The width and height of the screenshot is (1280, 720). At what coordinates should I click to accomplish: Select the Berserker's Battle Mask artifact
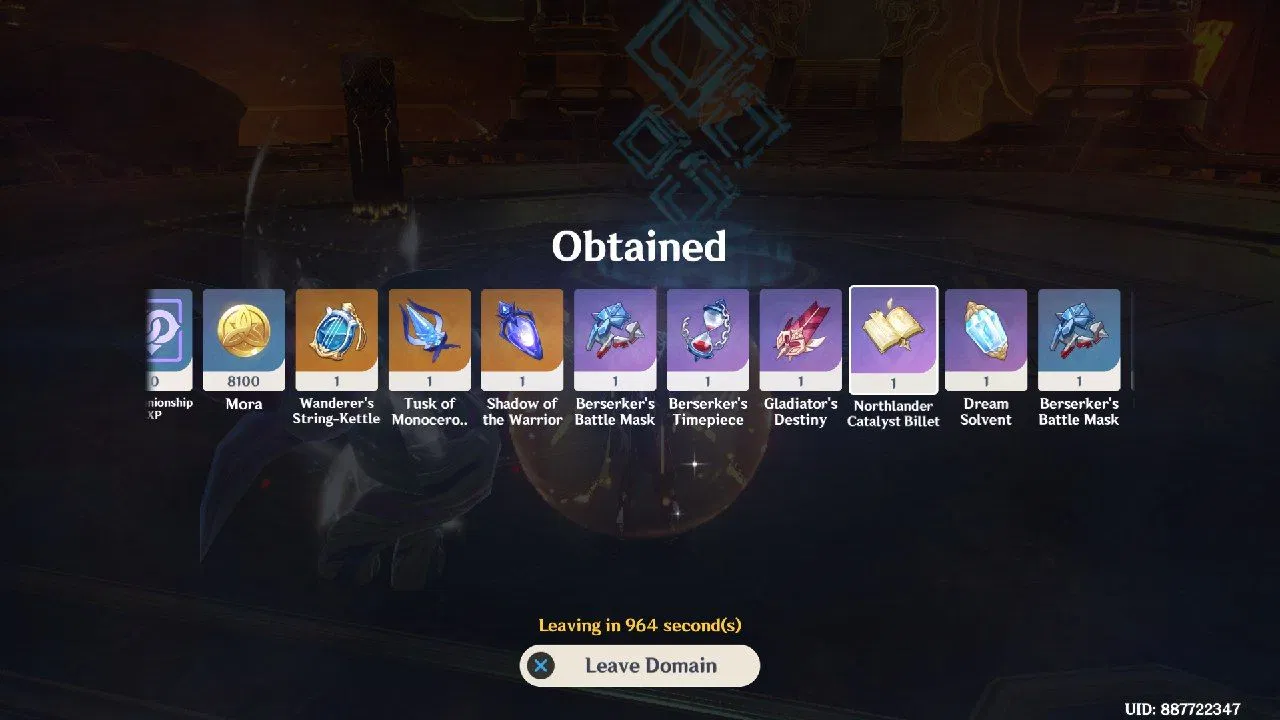[x=615, y=335]
